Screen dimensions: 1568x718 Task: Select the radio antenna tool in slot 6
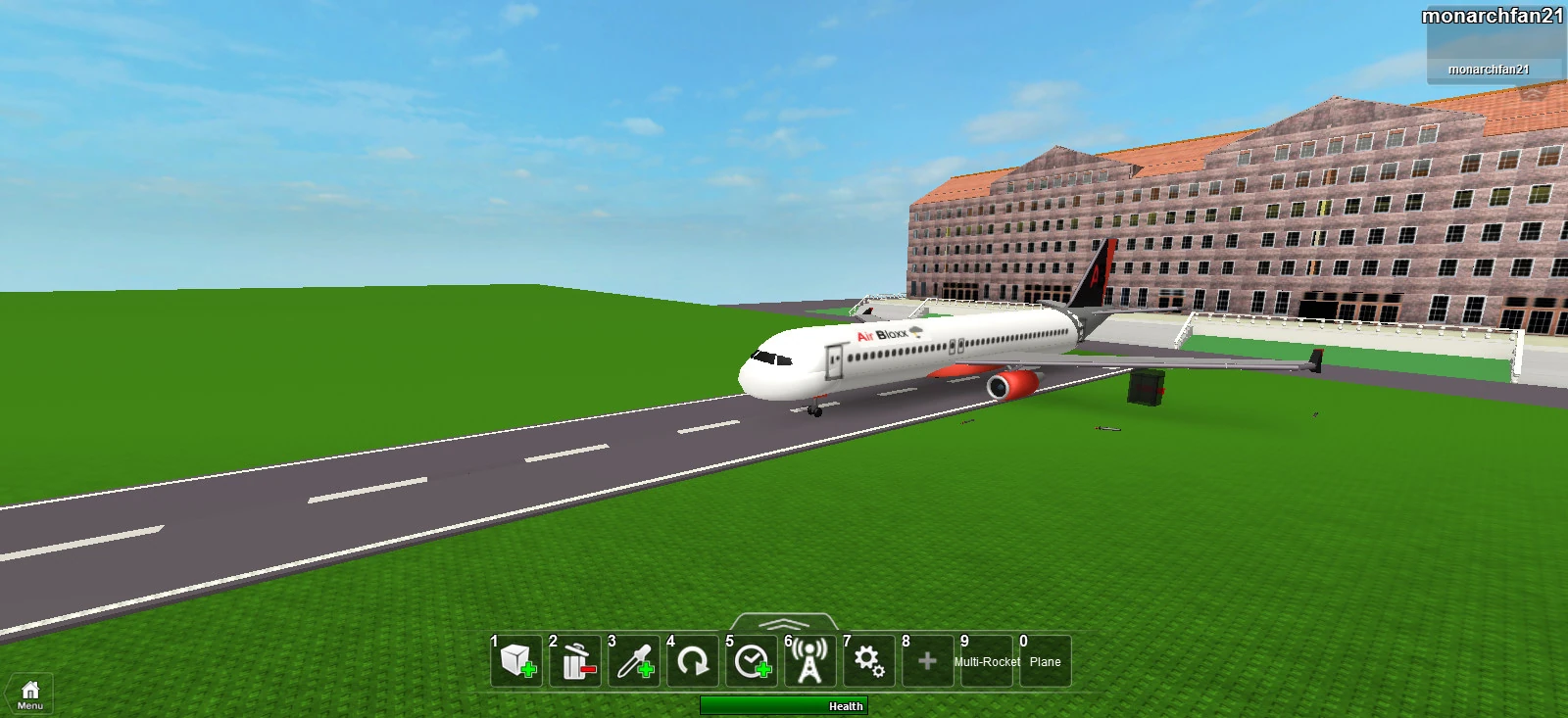click(x=809, y=660)
